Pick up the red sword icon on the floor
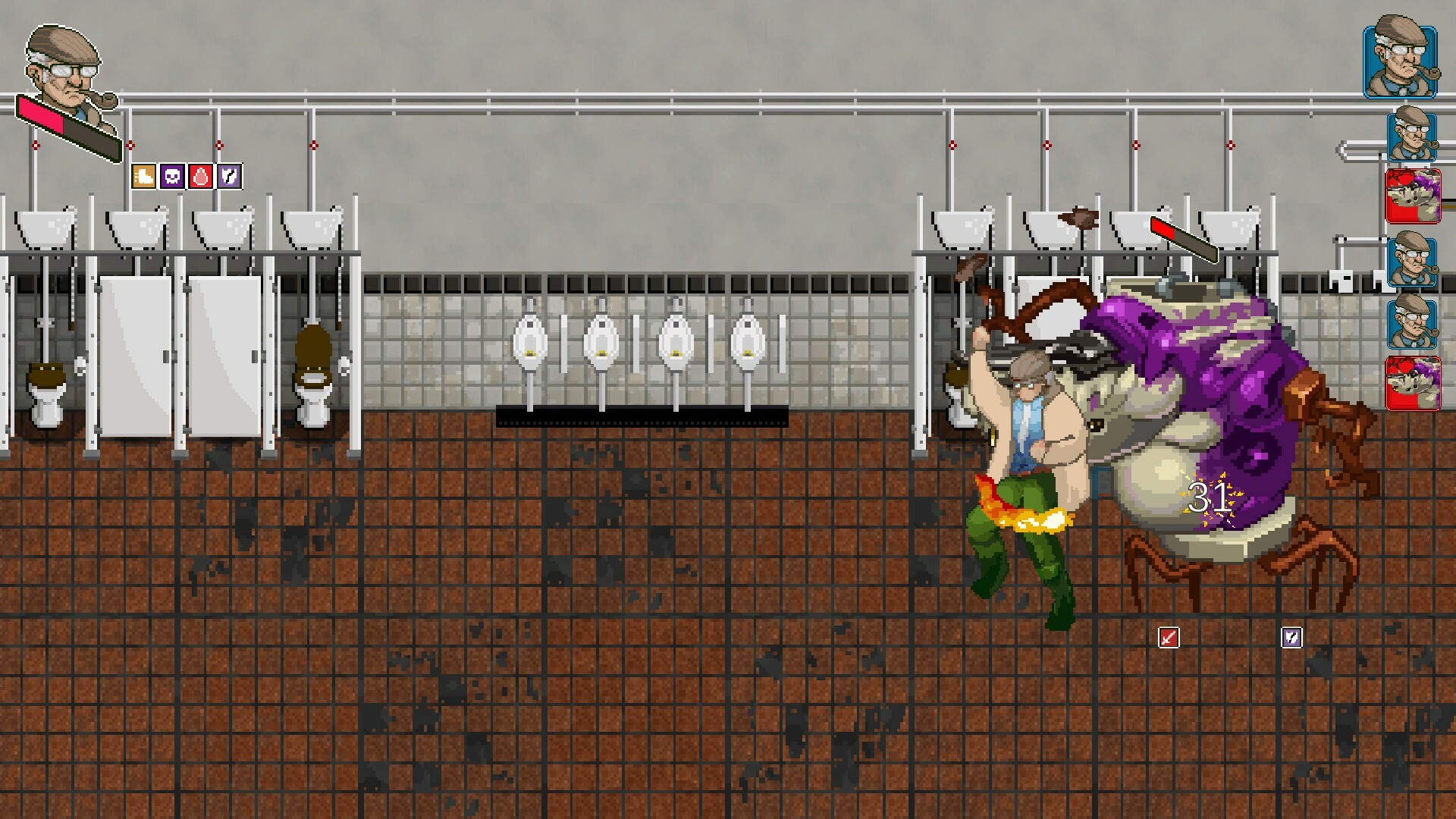 click(x=1169, y=638)
